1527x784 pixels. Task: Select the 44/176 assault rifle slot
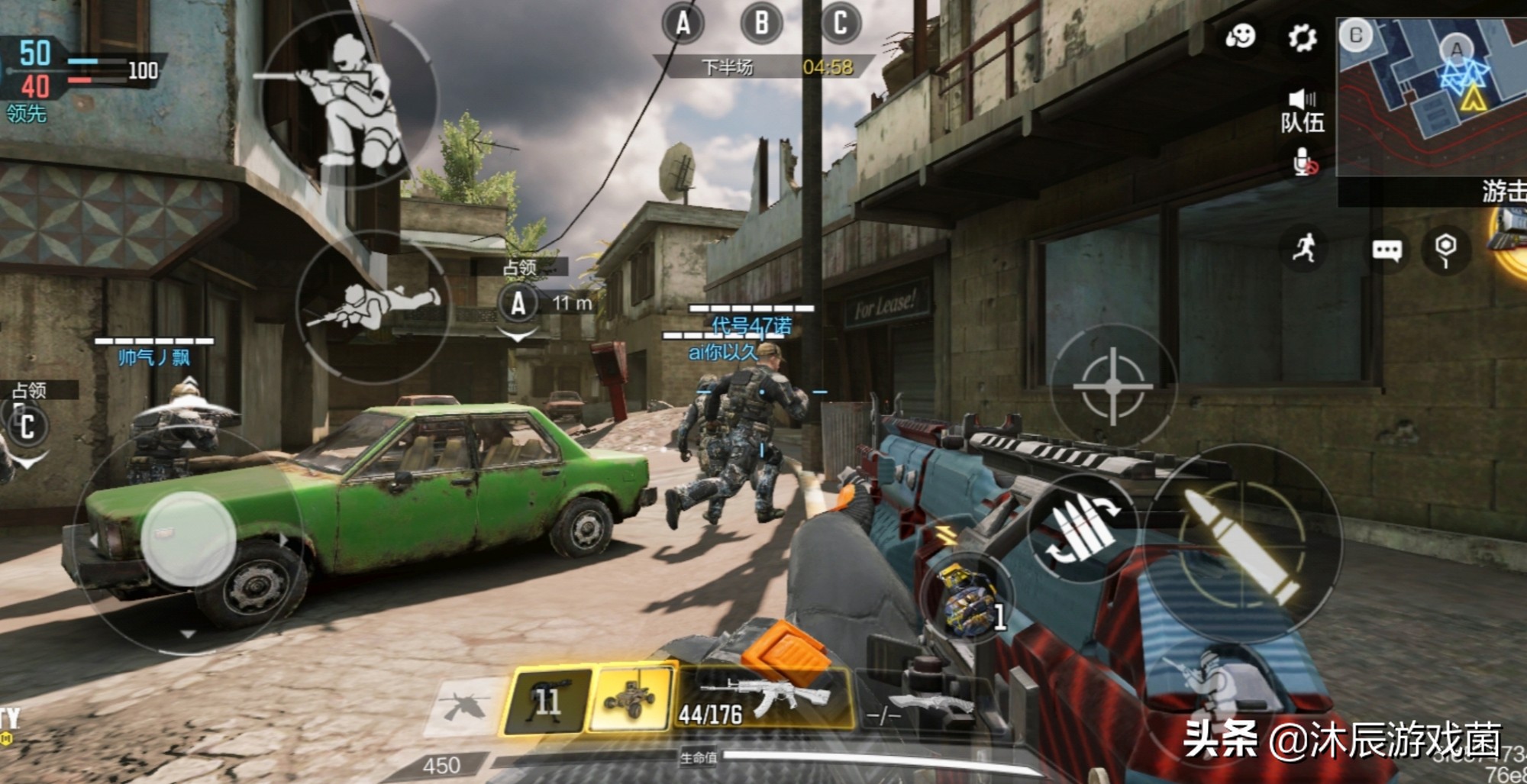tap(763, 698)
